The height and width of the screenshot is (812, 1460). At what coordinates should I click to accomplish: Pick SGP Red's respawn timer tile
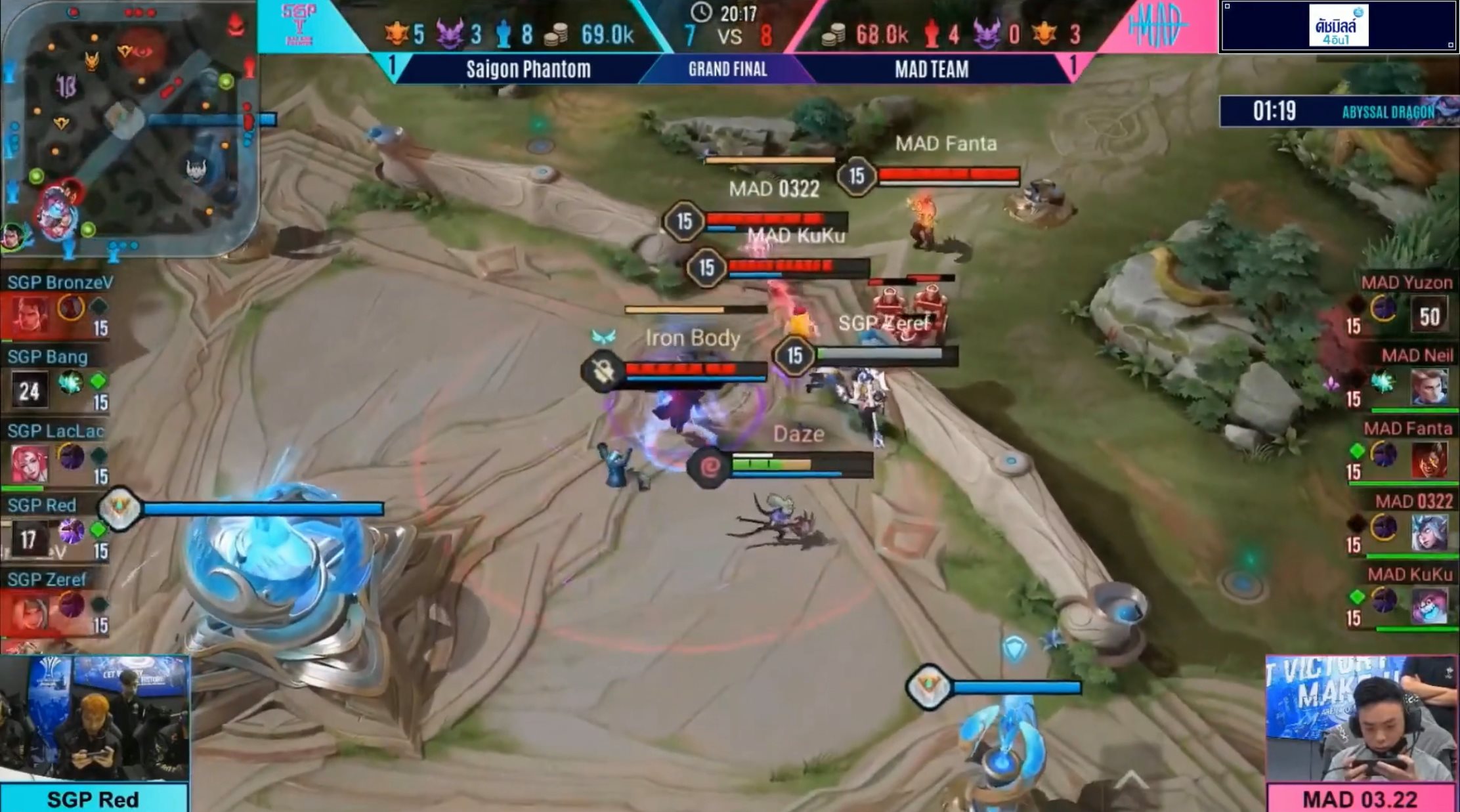point(29,539)
